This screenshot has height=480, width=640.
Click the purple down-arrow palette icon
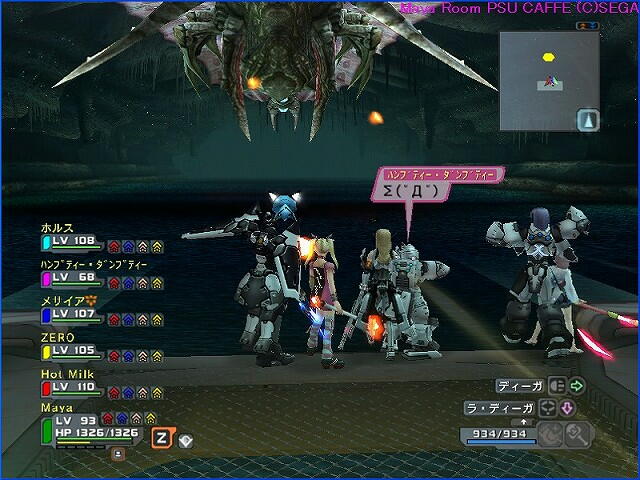pos(566,408)
